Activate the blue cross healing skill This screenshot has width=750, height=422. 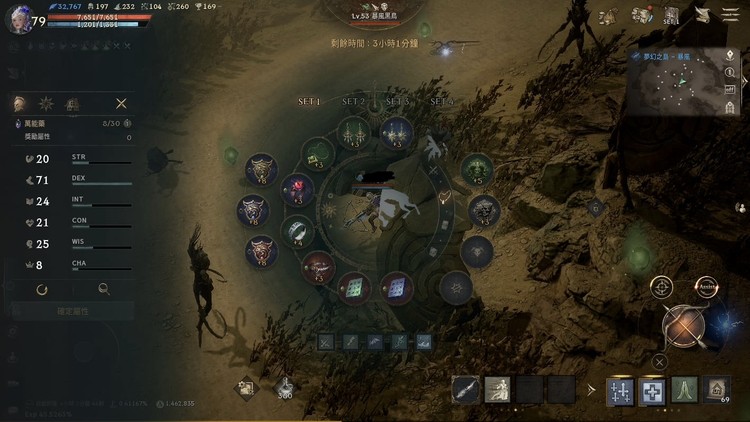coord(652,390)
